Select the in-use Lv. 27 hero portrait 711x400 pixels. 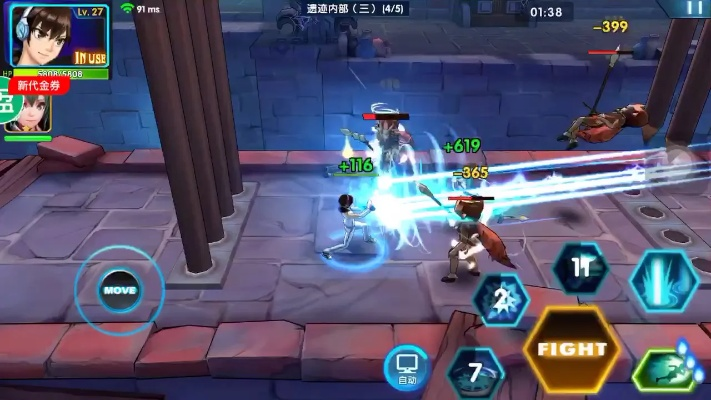[60, 37]
